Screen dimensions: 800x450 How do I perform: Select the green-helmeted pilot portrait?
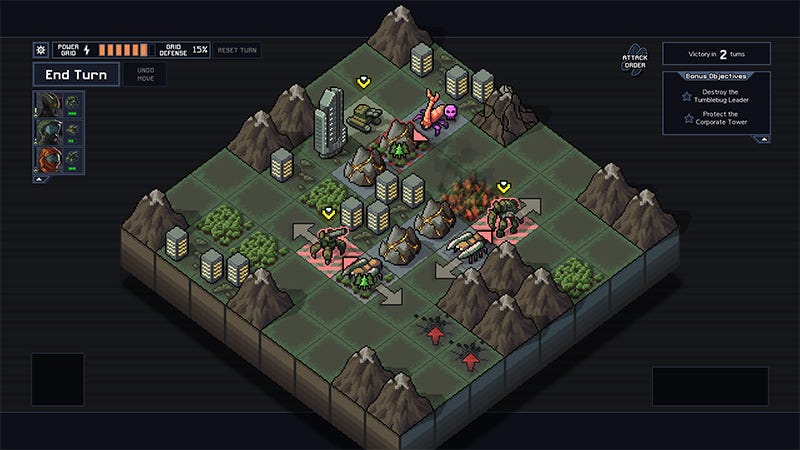[x=46, y=131]
